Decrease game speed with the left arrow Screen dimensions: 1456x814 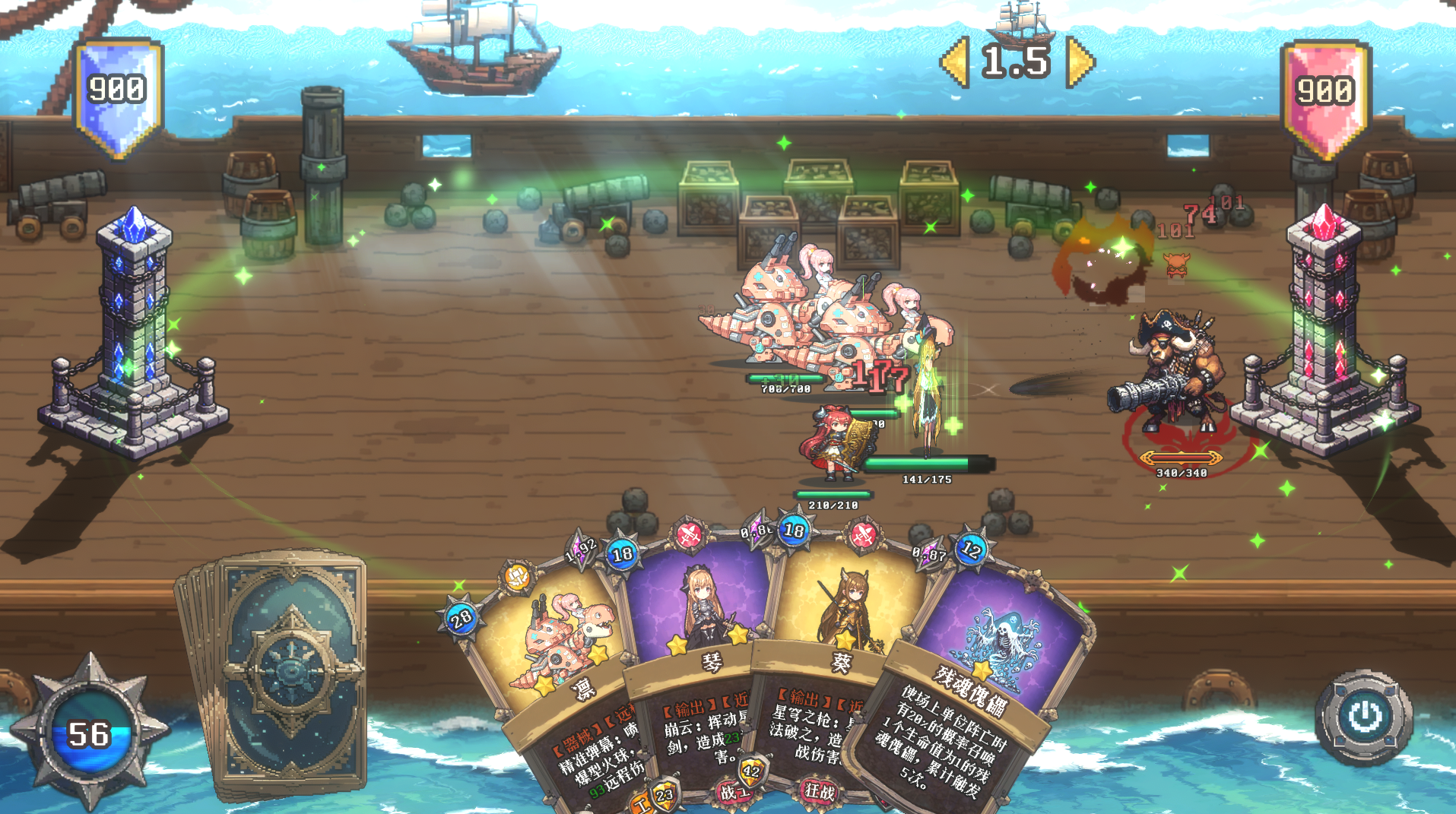(x=955, y=62)
